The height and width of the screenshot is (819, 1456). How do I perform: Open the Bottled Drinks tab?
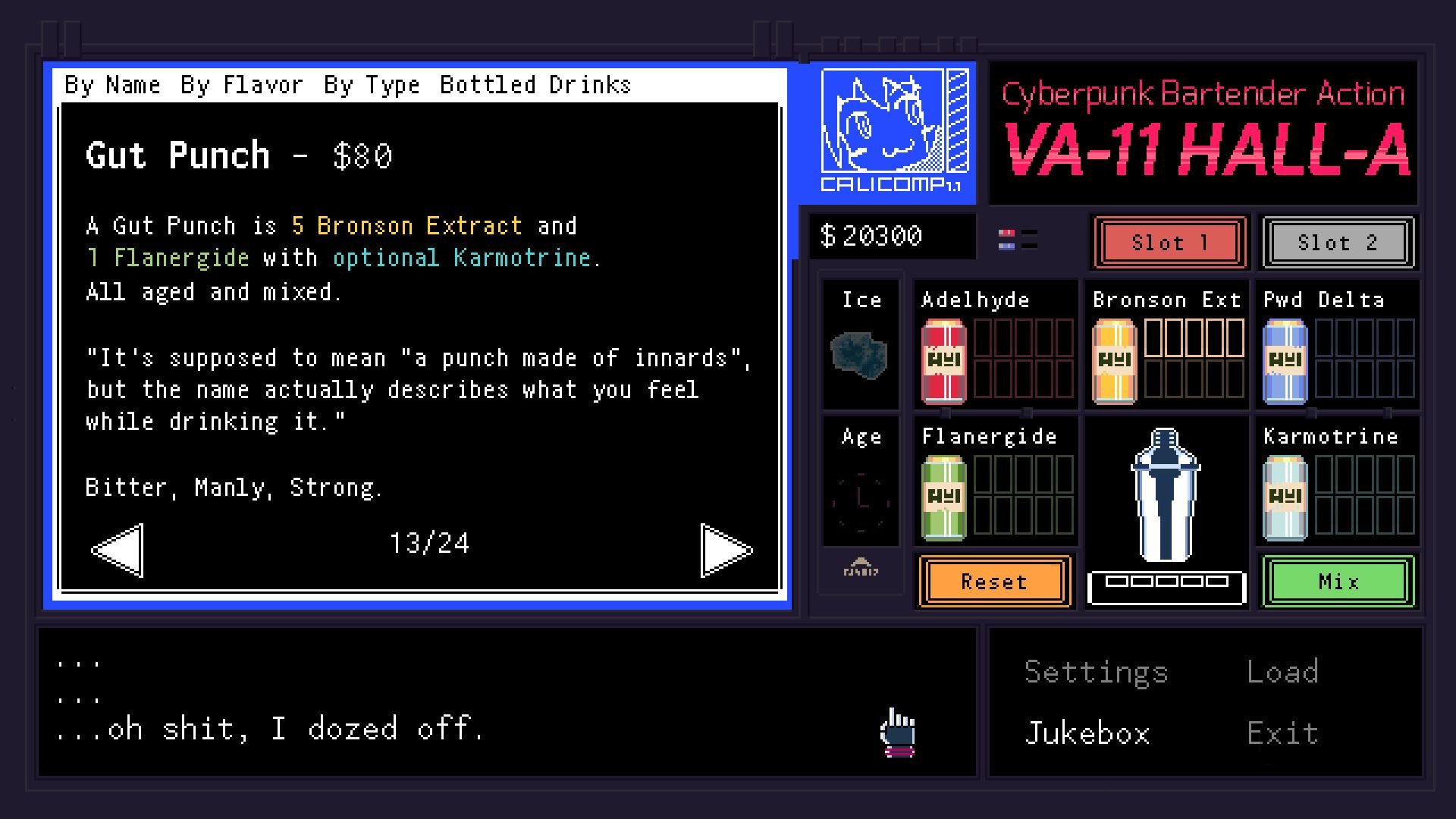click(535, 84)
